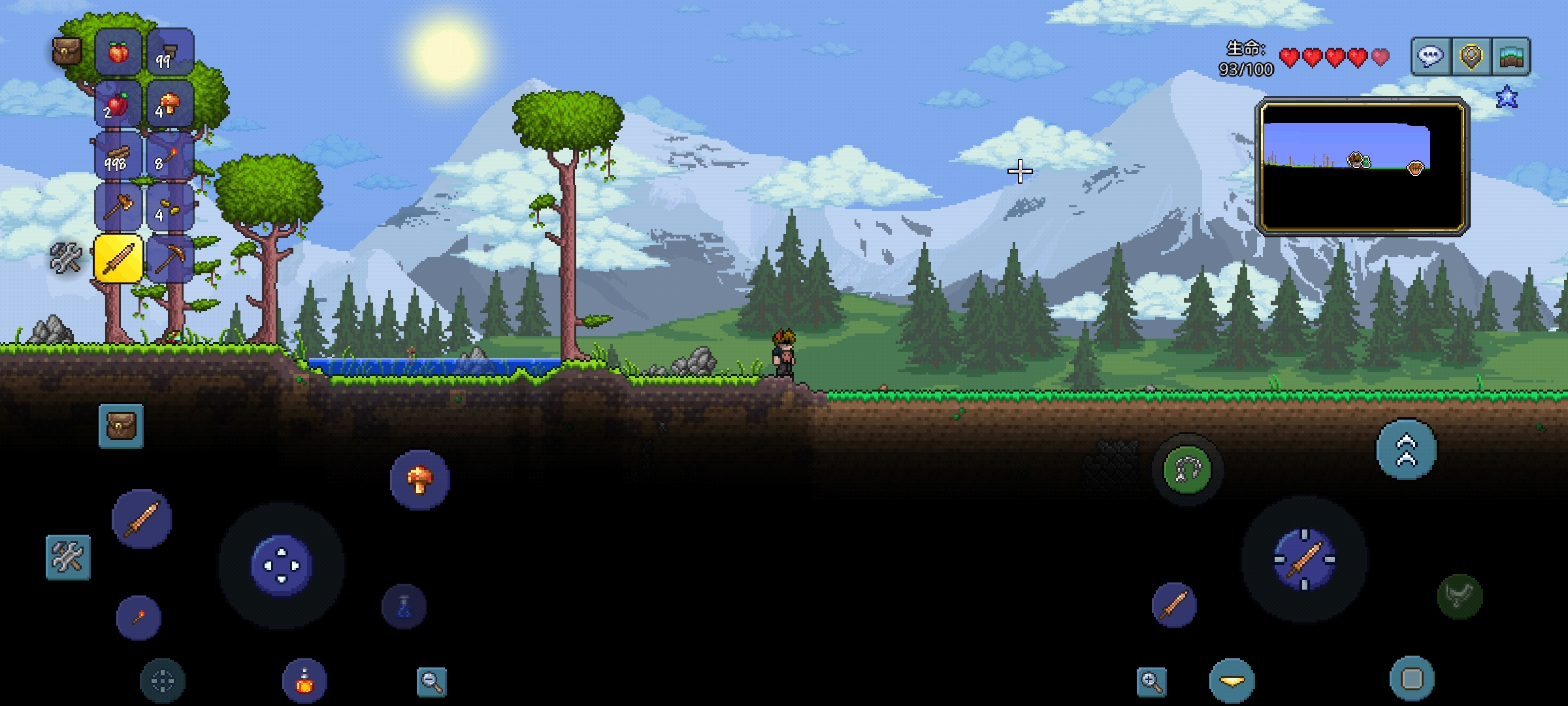Select the red apple hotbar slot
The image size is (1568, 706).
[118, 104]
